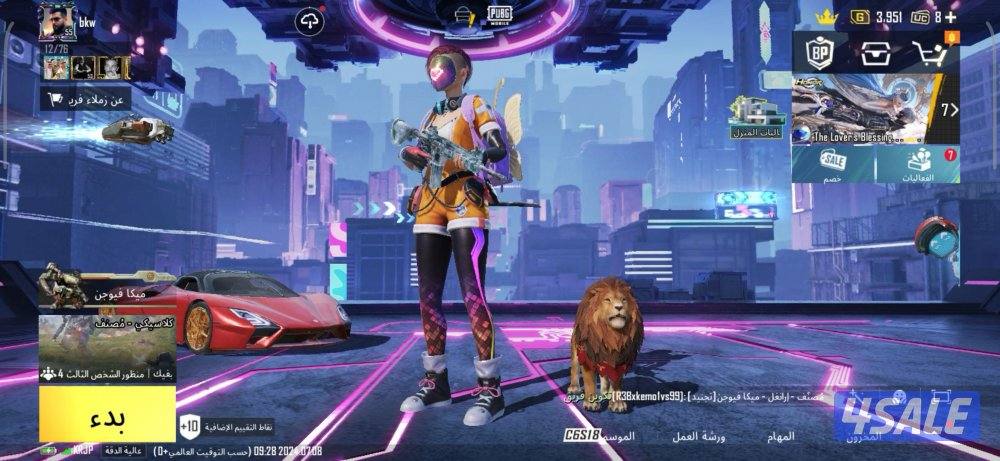Open the الموسم season tab
Viewport: 1000px width, 461px height.
[x=617, y=436]
